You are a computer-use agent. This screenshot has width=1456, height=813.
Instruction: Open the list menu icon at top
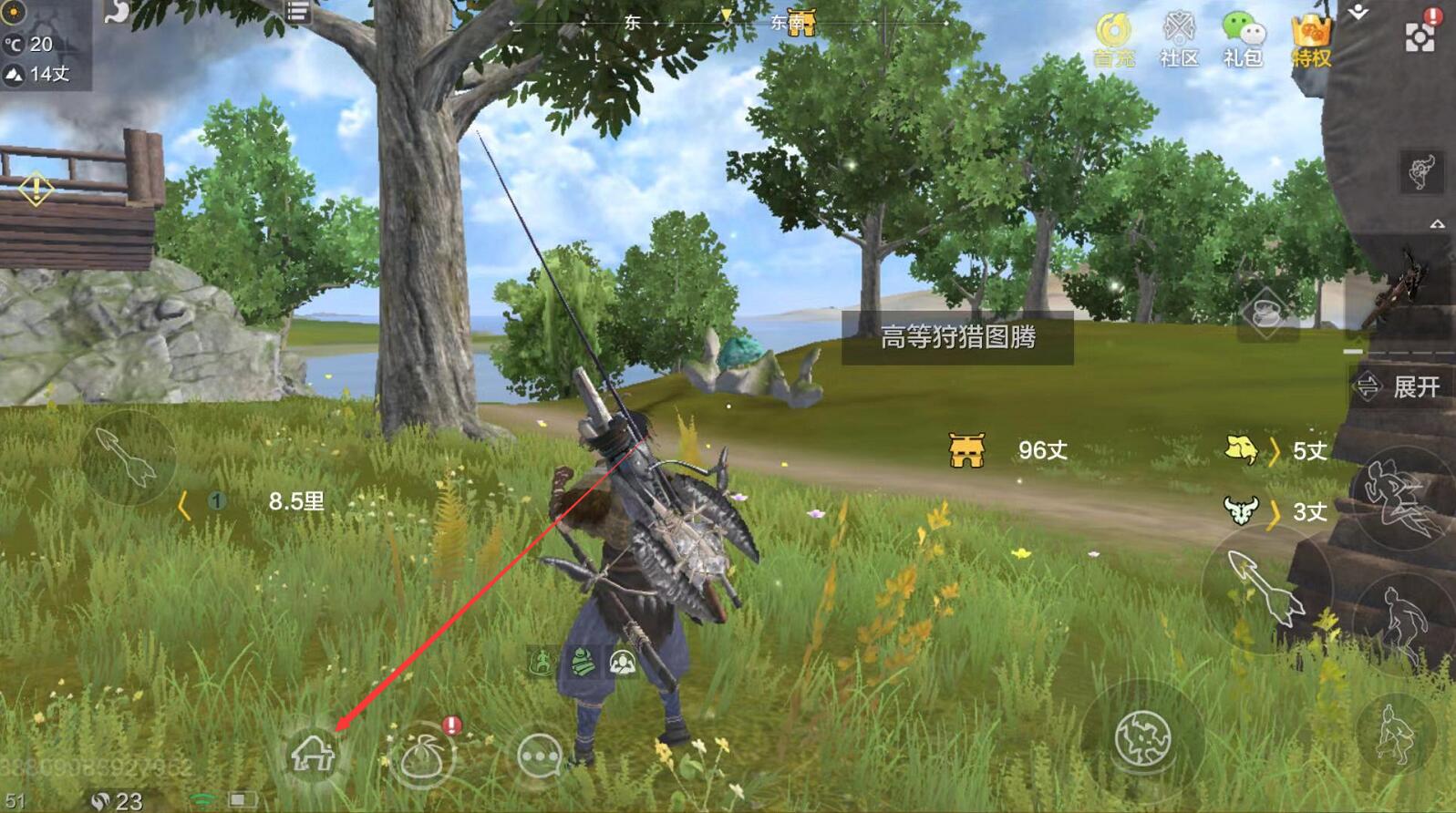click(x=297, y=12)
